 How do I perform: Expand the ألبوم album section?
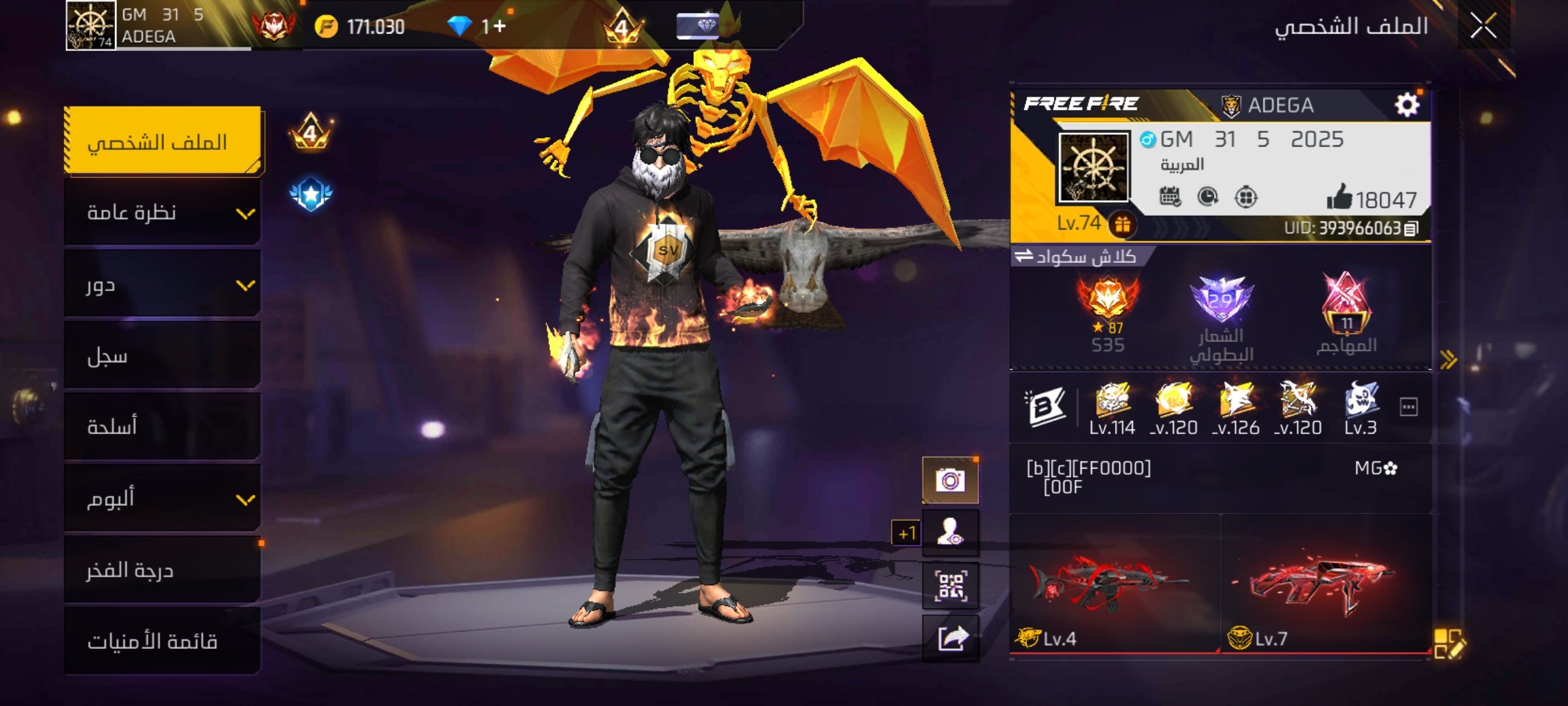tap(163, 499)
